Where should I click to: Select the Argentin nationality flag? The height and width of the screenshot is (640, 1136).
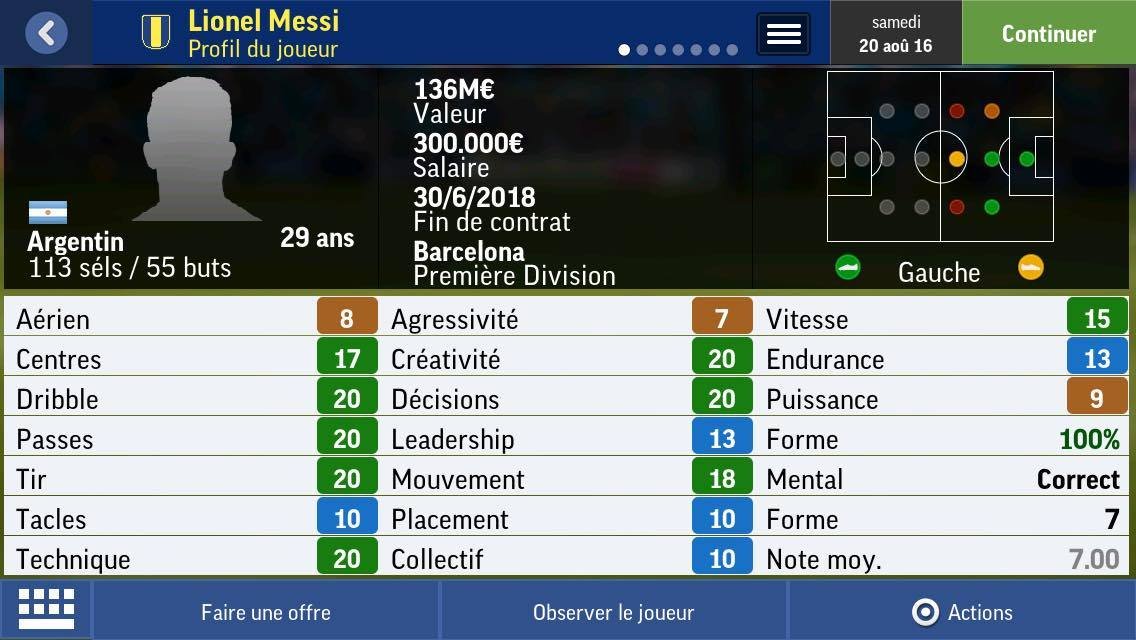click(x=48, y=212)
